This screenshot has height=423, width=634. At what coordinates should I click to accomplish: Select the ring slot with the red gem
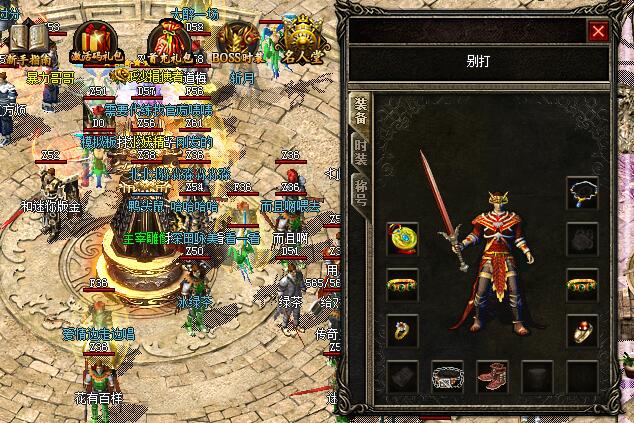pos(582,329)
